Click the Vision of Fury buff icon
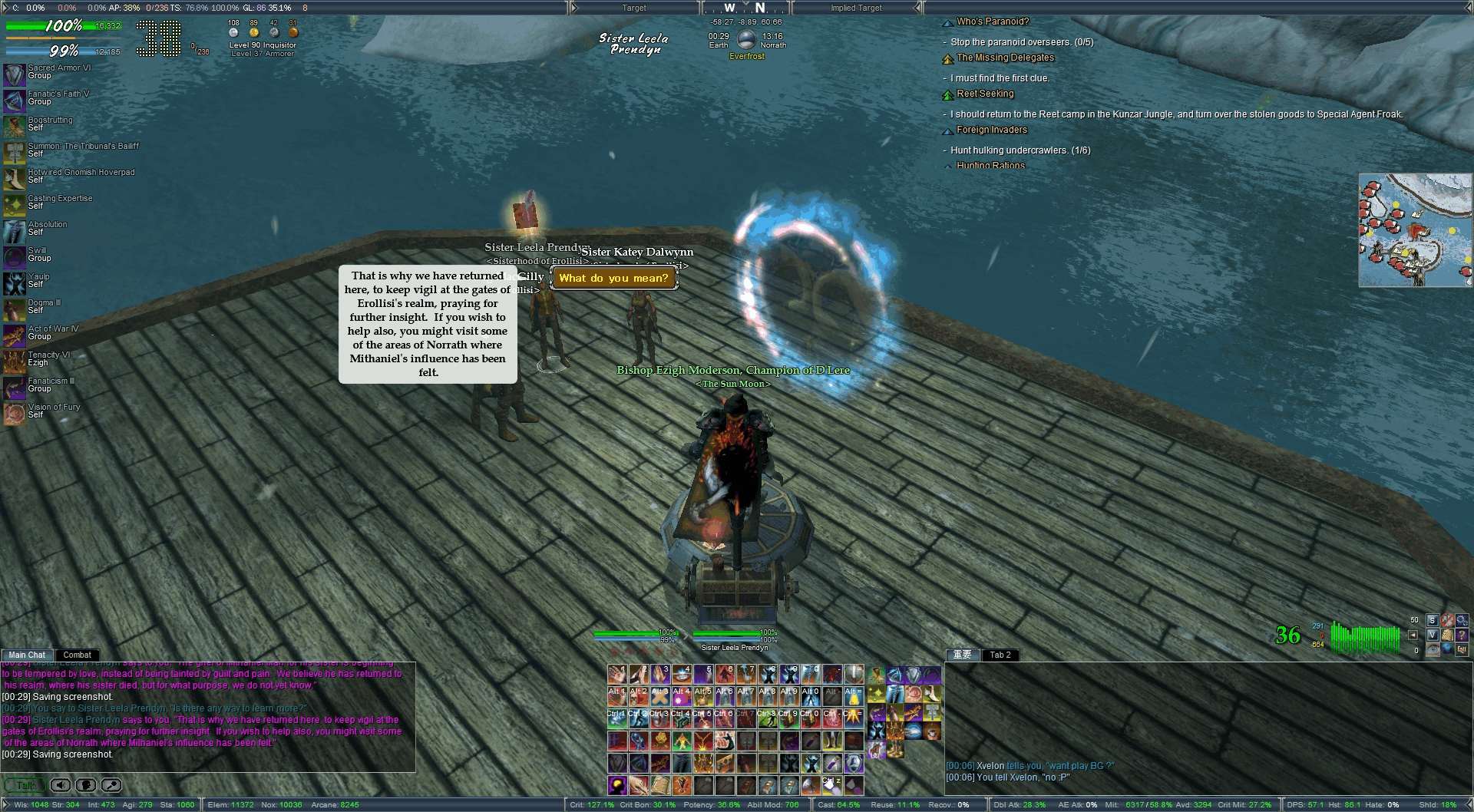 click(x=15, y=413)
